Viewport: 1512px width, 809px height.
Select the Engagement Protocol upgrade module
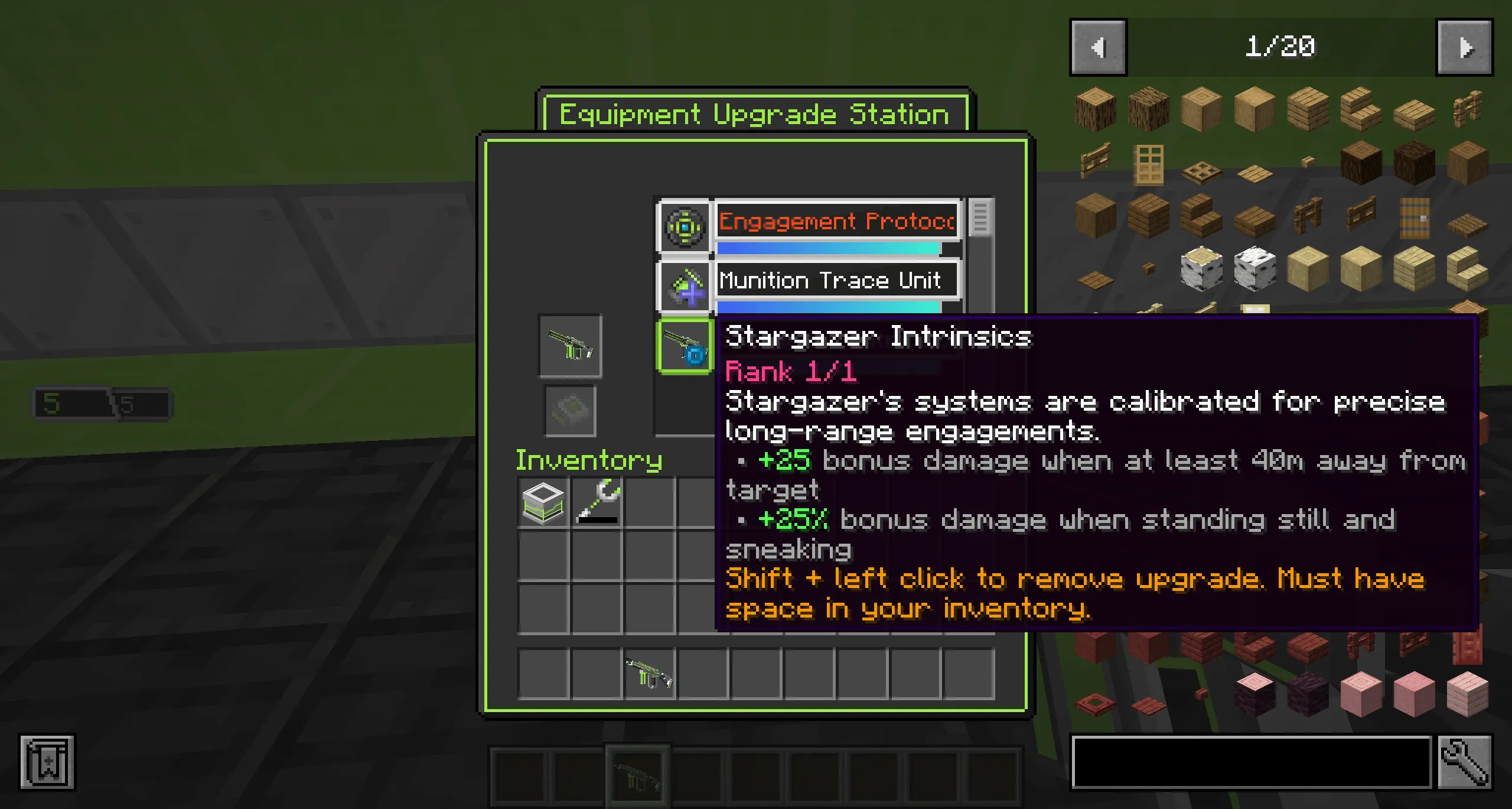(685, 227)
